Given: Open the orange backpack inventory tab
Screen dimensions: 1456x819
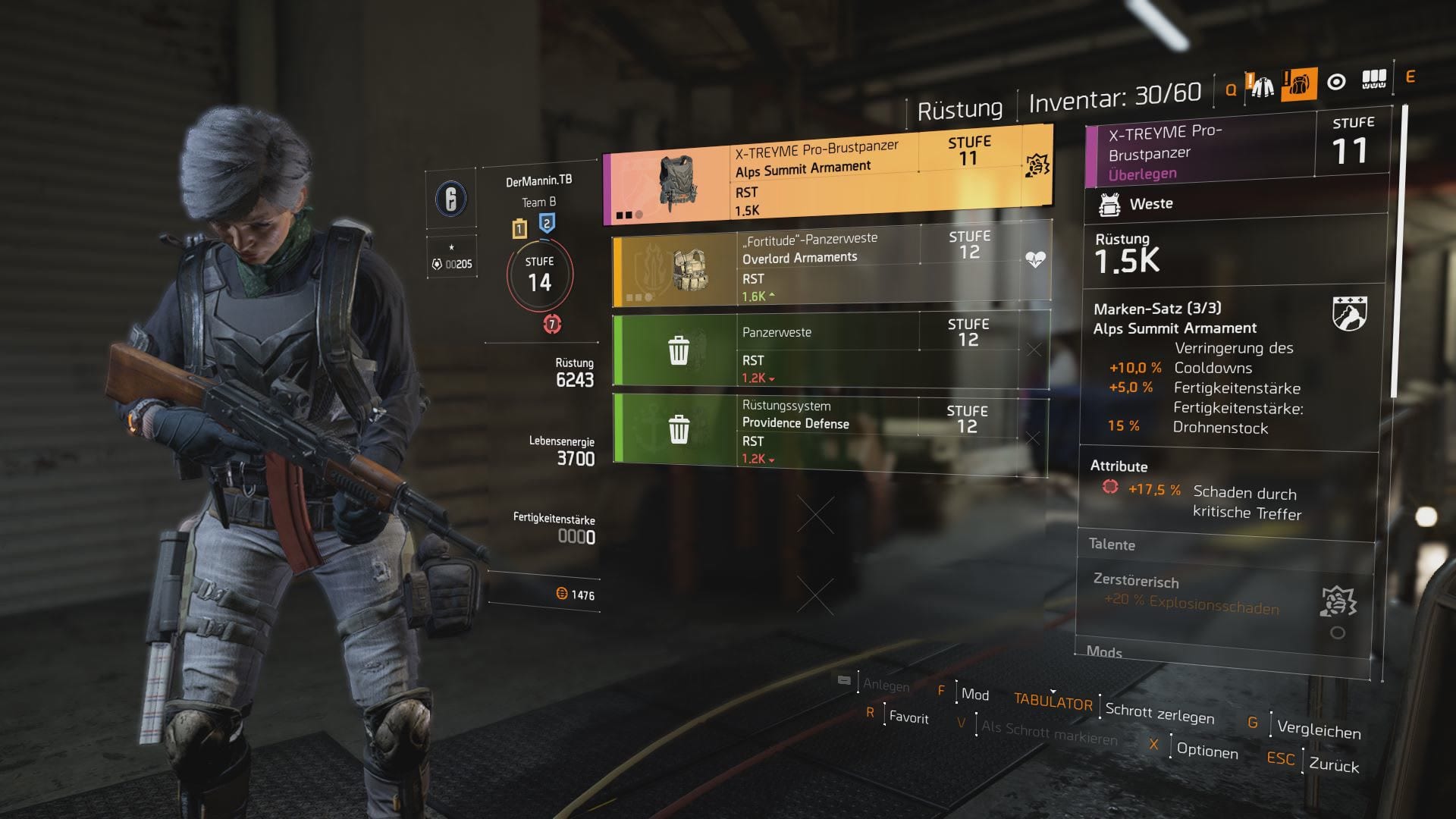Looking at the screenshot, I should [x=1299, y=84].
